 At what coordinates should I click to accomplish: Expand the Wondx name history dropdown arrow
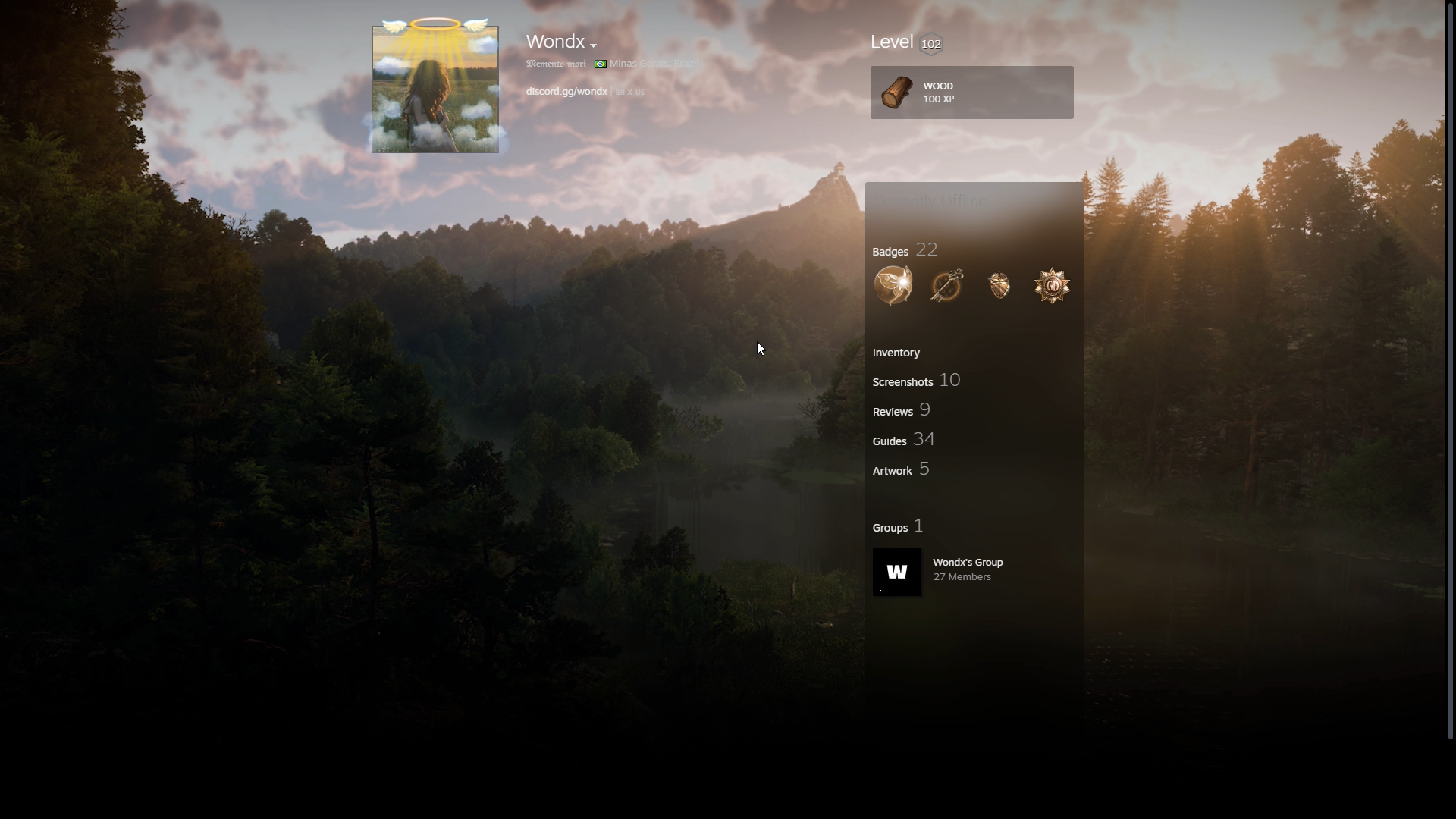pyautogui.click(x=593, y=45)
